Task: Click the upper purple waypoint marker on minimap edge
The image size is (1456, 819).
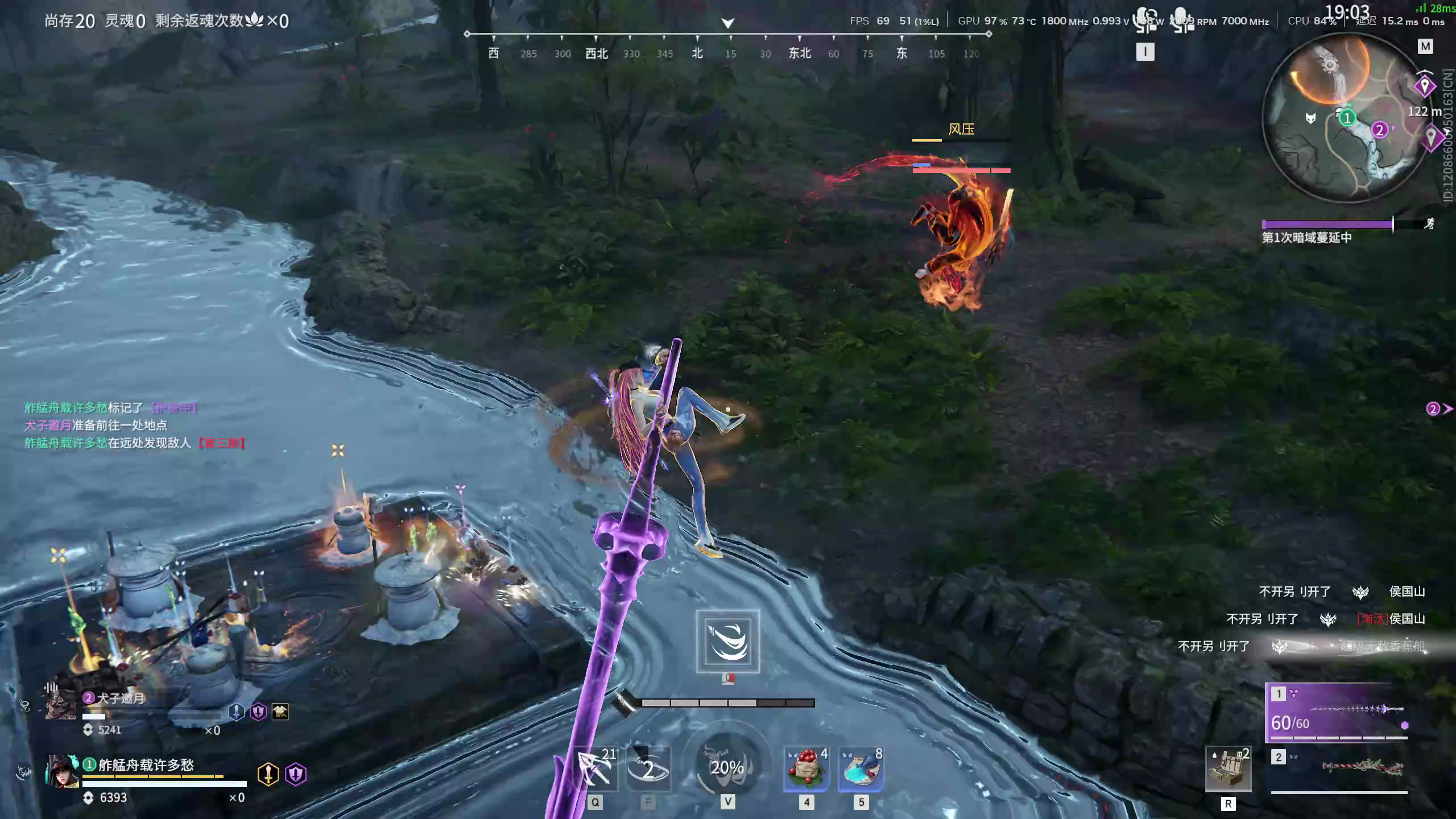Action: pyautogui.click(x=1424, y=86)
